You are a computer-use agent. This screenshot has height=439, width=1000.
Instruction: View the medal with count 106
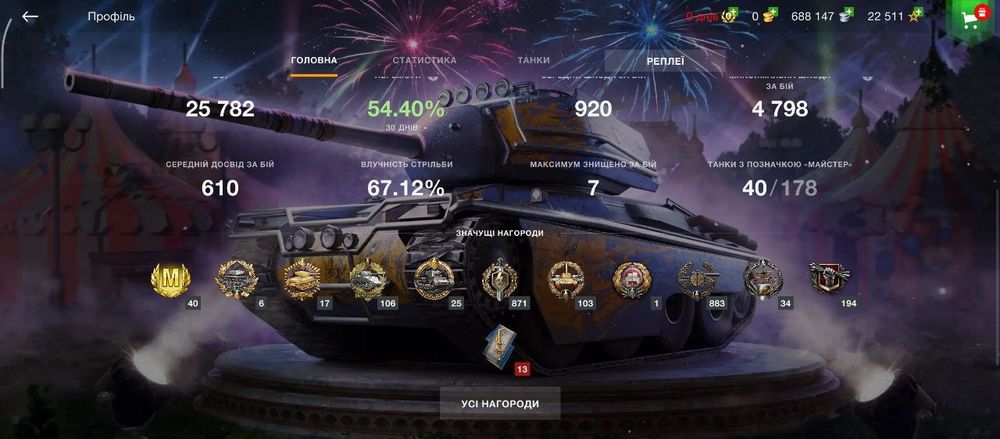(368, 279)
